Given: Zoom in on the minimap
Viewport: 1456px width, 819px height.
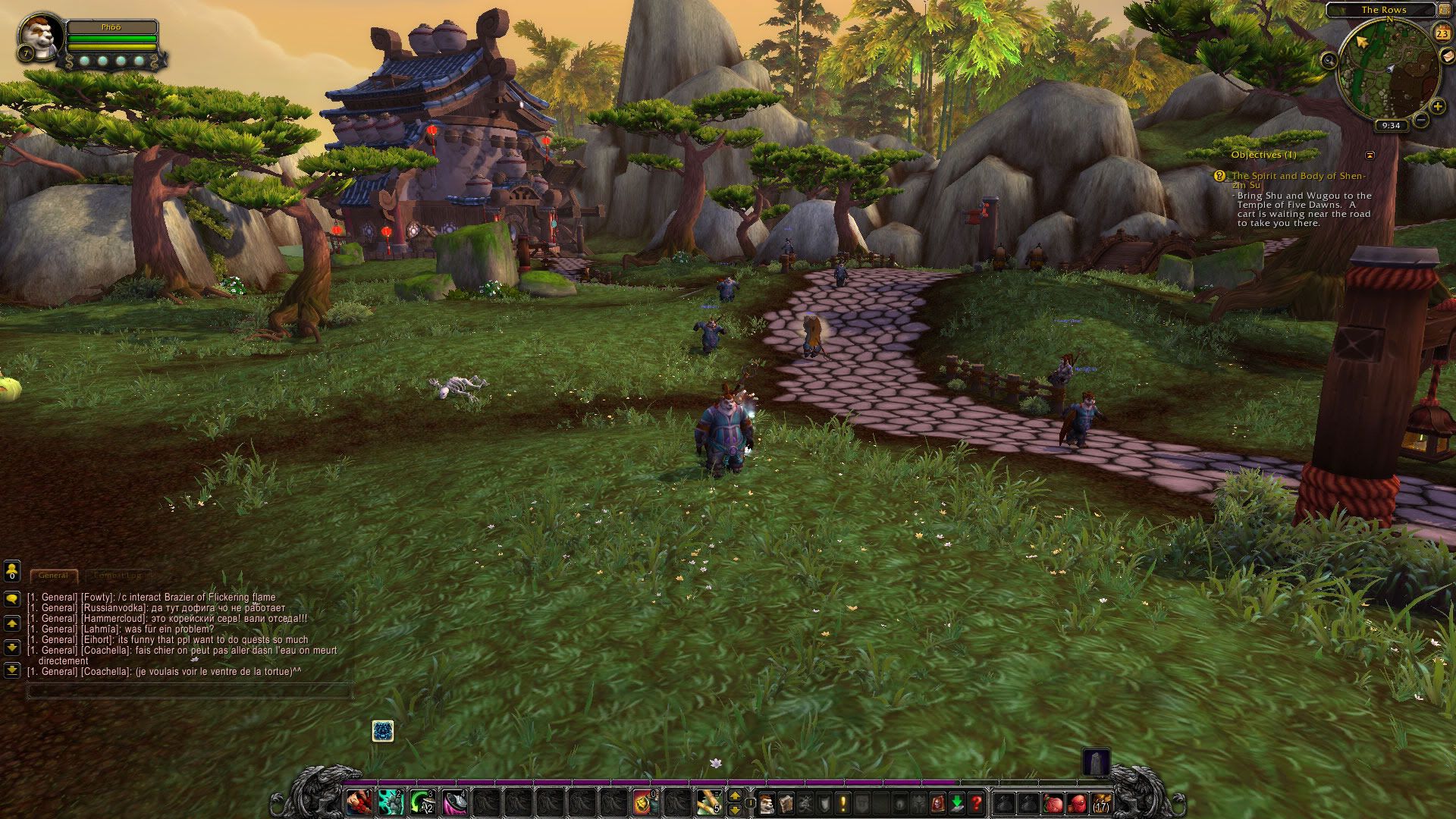Looking at the screenshot, I should (x=1437, y=107).
